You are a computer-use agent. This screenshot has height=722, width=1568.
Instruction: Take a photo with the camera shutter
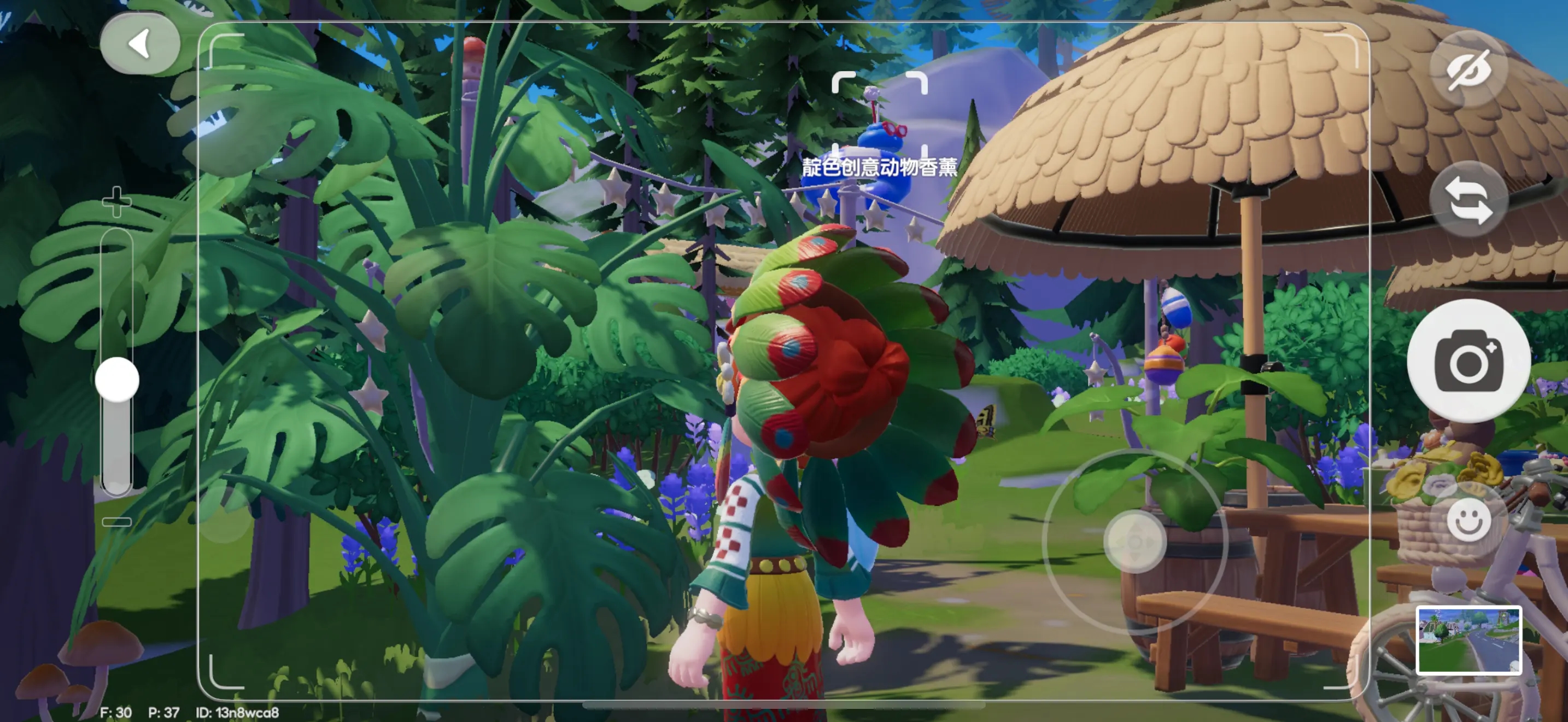pos(1468,361)
